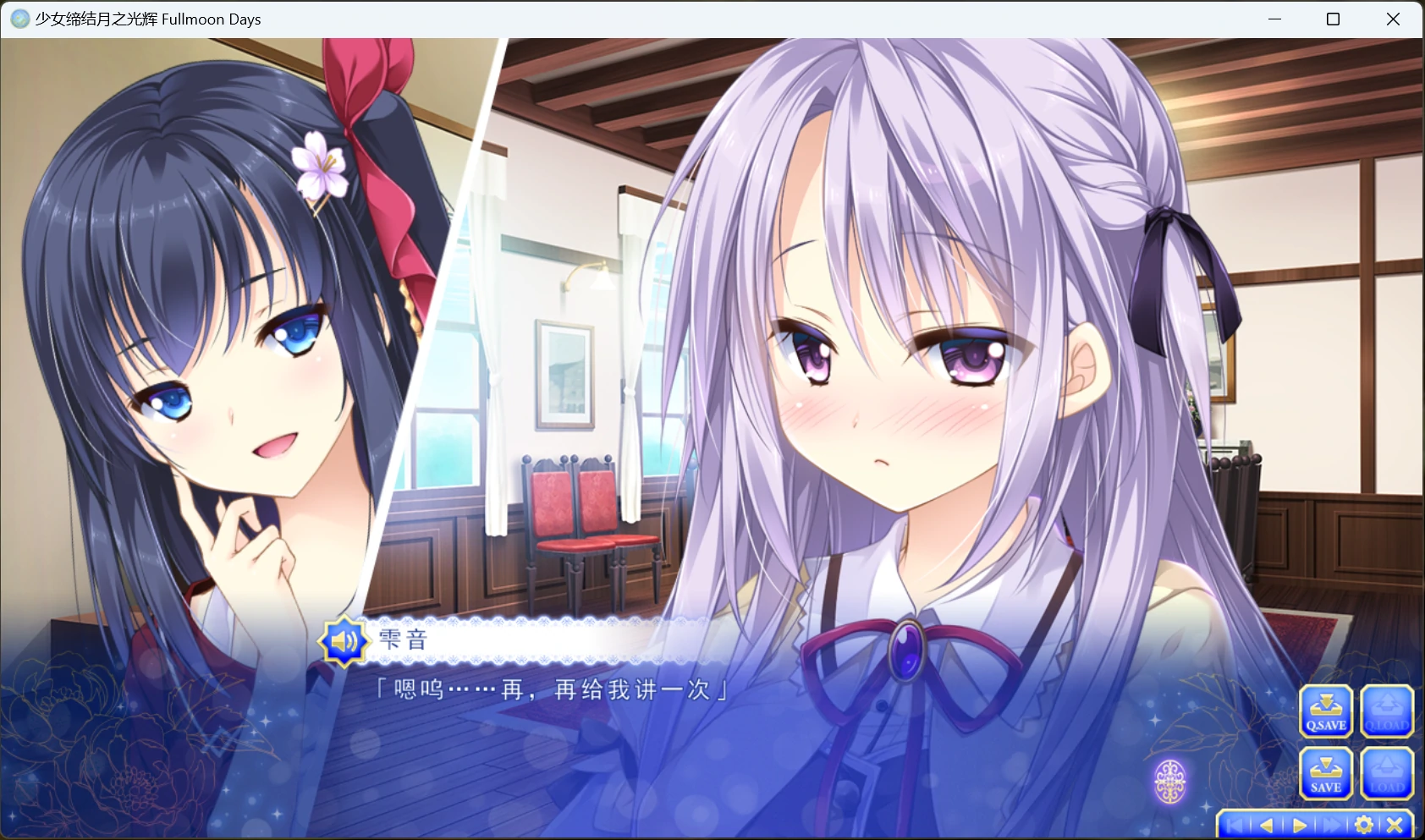Quick load with the Q.LOAD icon
Image resolution: width=1425 pixels, height=840 pixels.
1386,711
